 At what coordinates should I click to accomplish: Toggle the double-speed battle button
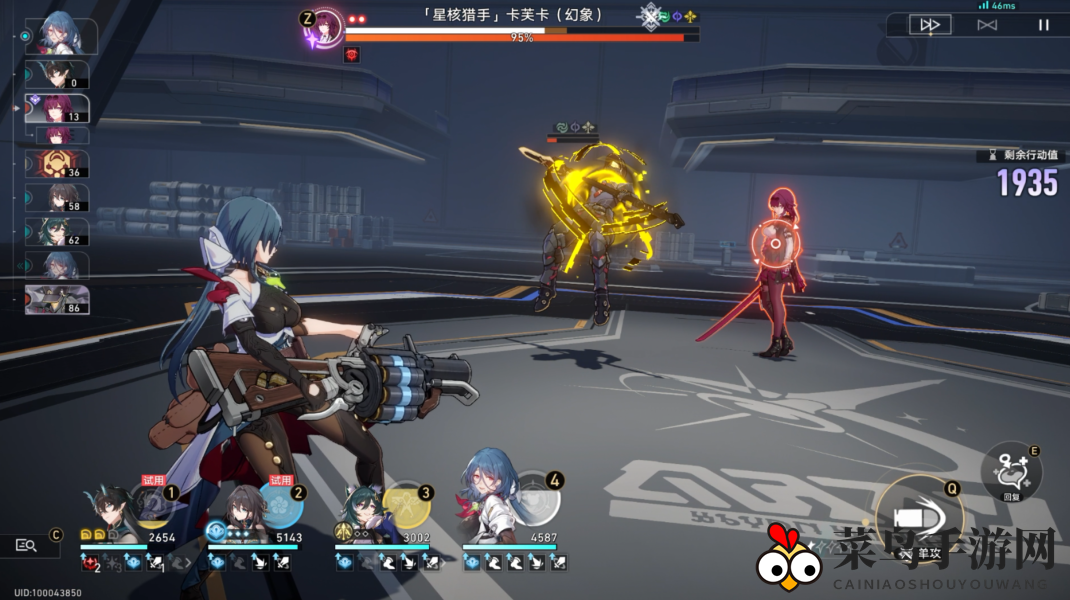930,25
